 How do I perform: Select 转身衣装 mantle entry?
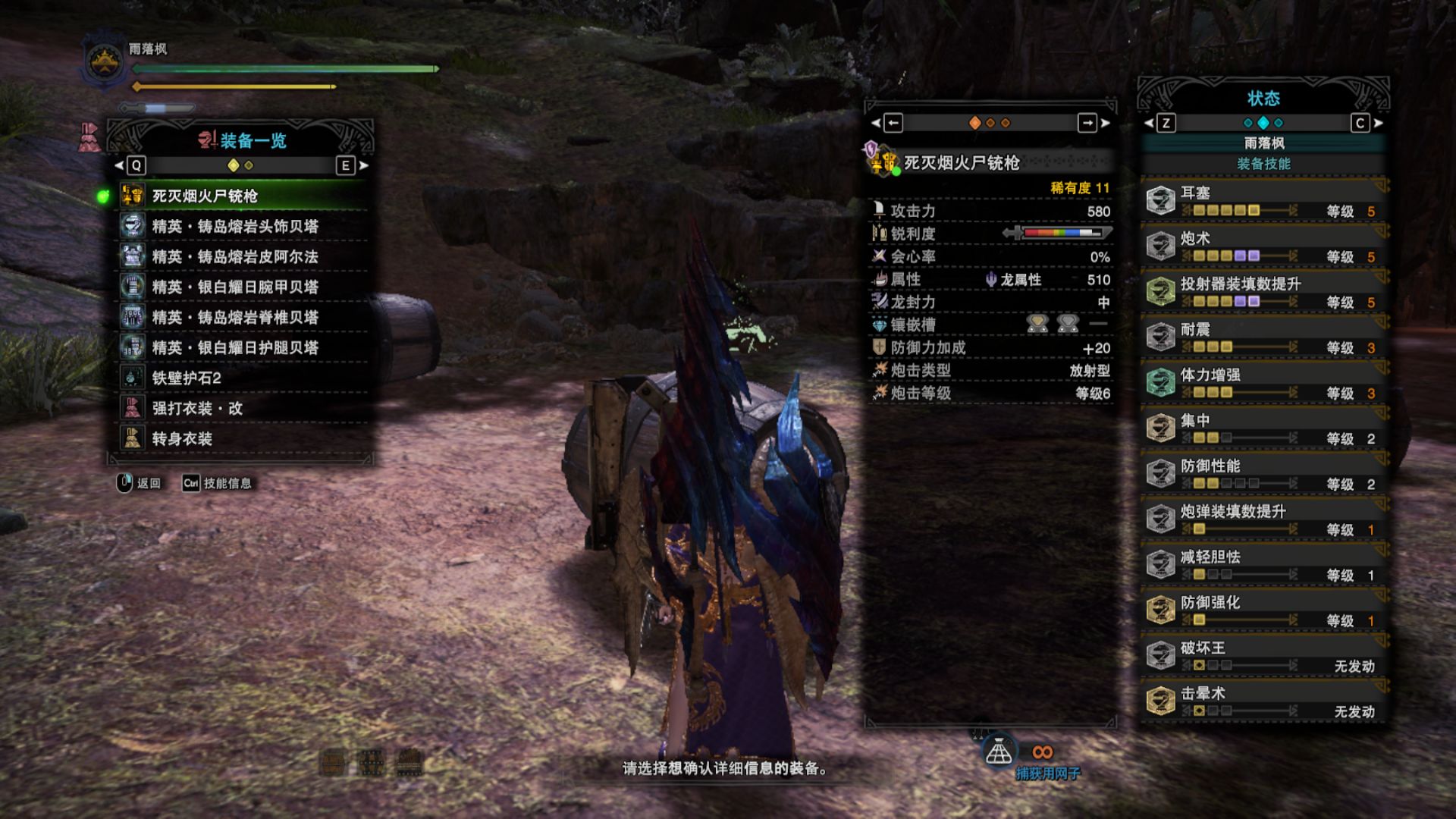click(x=243, y=439)
